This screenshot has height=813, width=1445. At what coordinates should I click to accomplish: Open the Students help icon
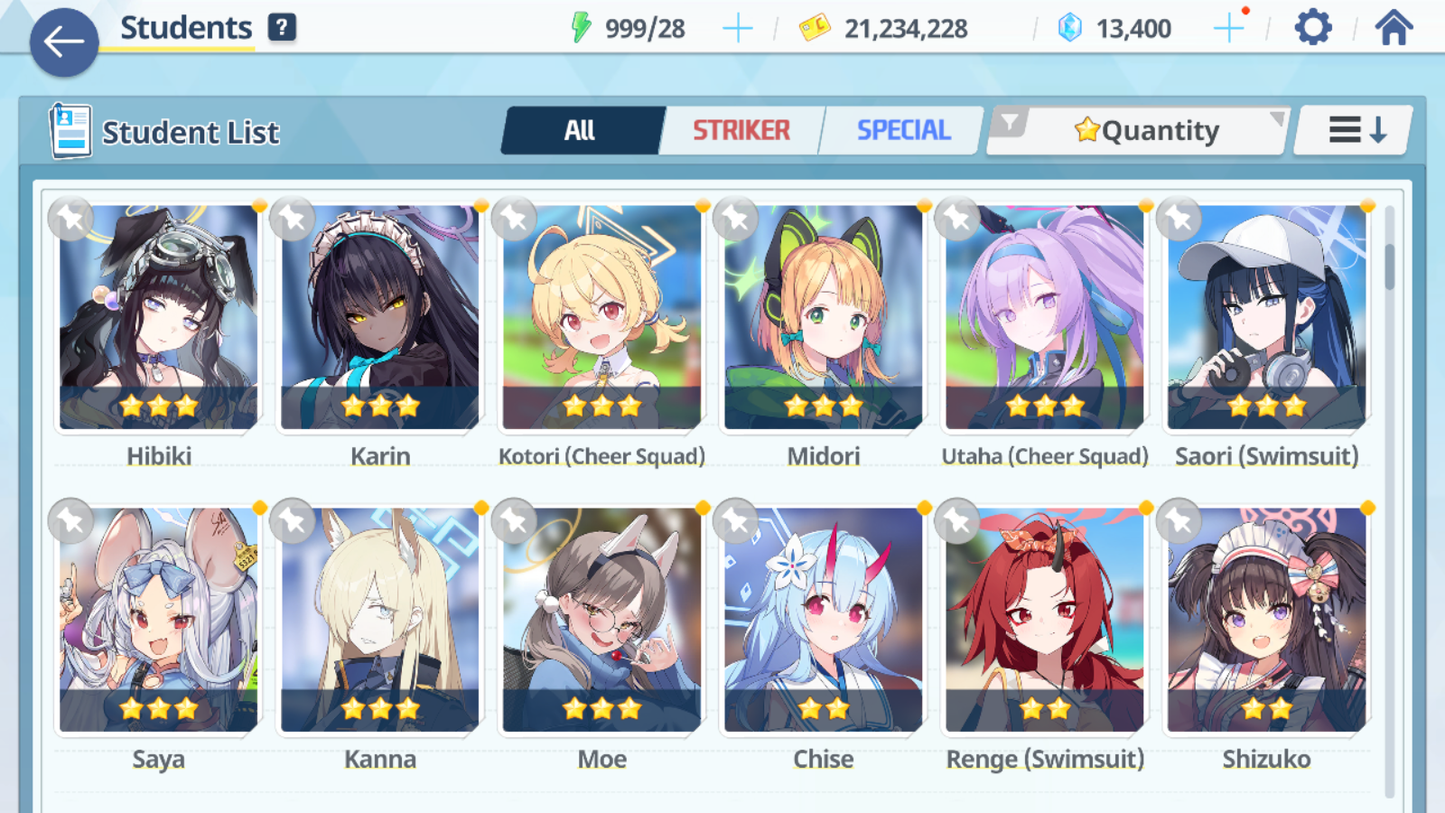pyautogui.click(x=282, y=27)
